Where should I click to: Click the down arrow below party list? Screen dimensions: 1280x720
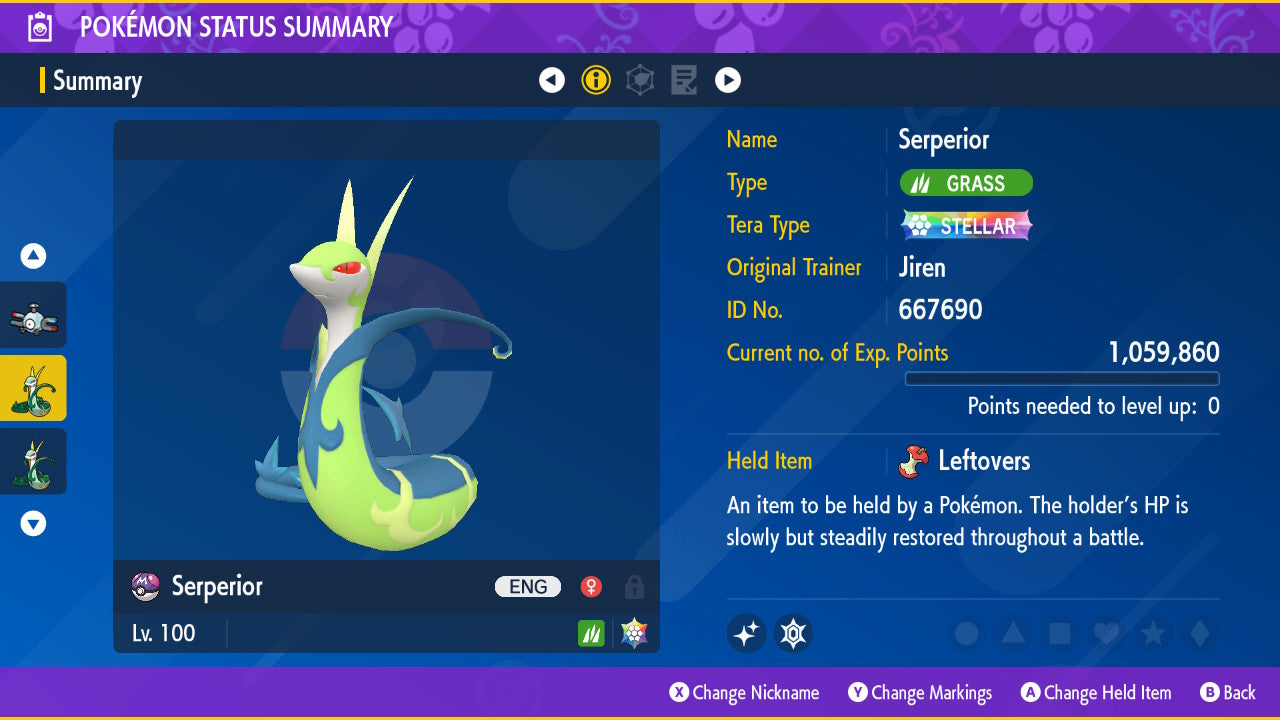pos(33,523)
